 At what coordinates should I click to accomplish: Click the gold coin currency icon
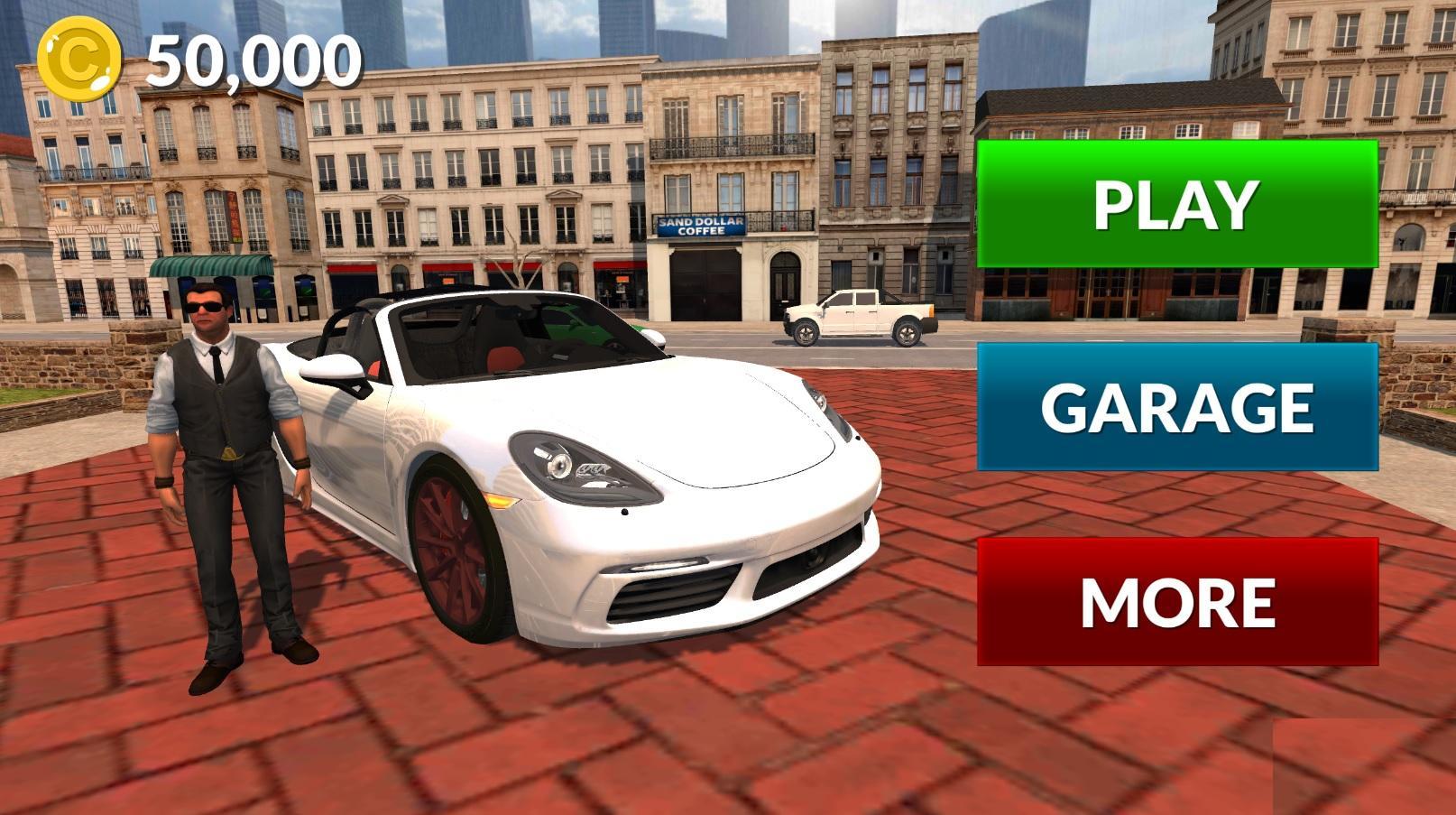tap(79, 57)
